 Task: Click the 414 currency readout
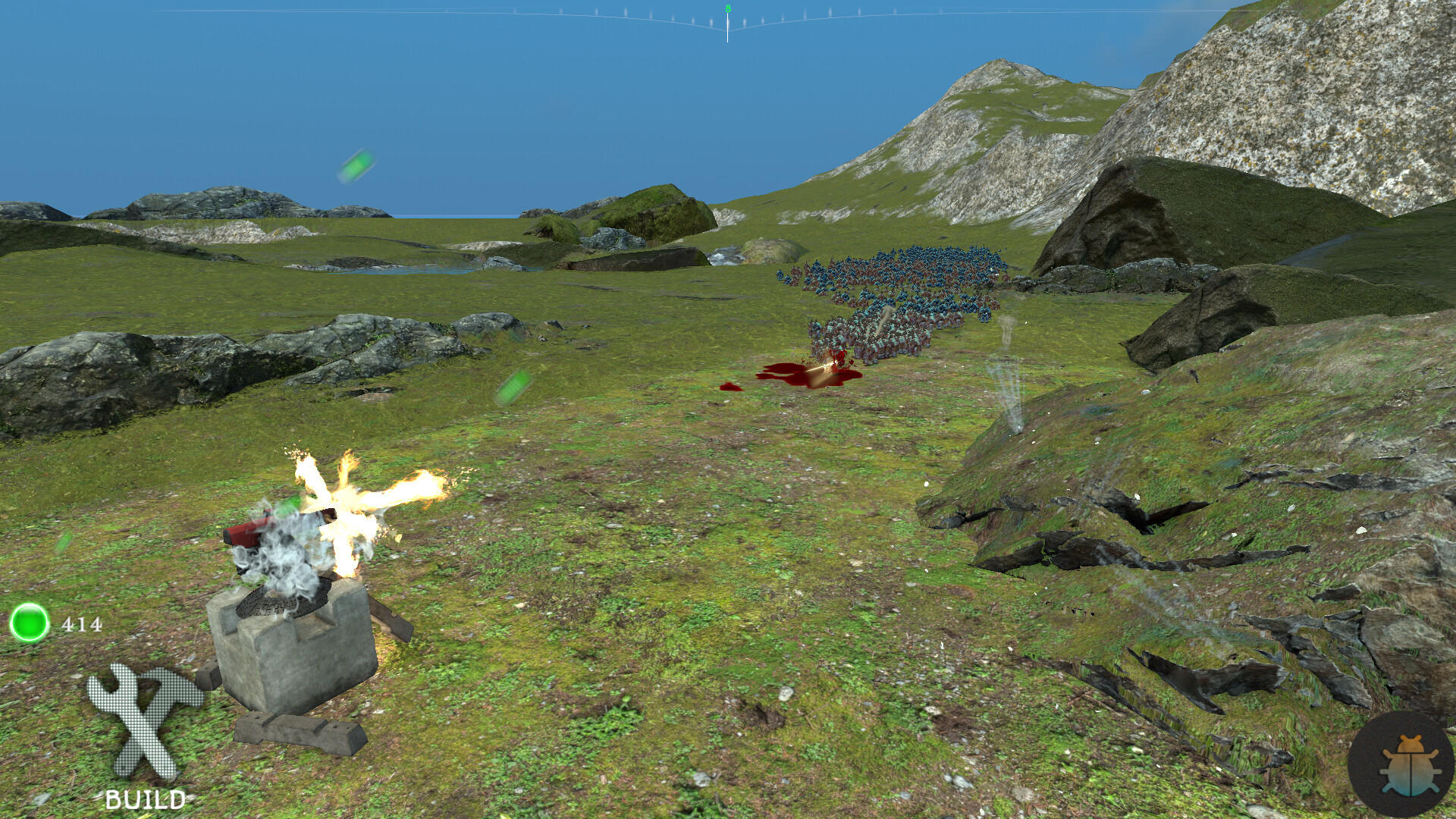80,626
